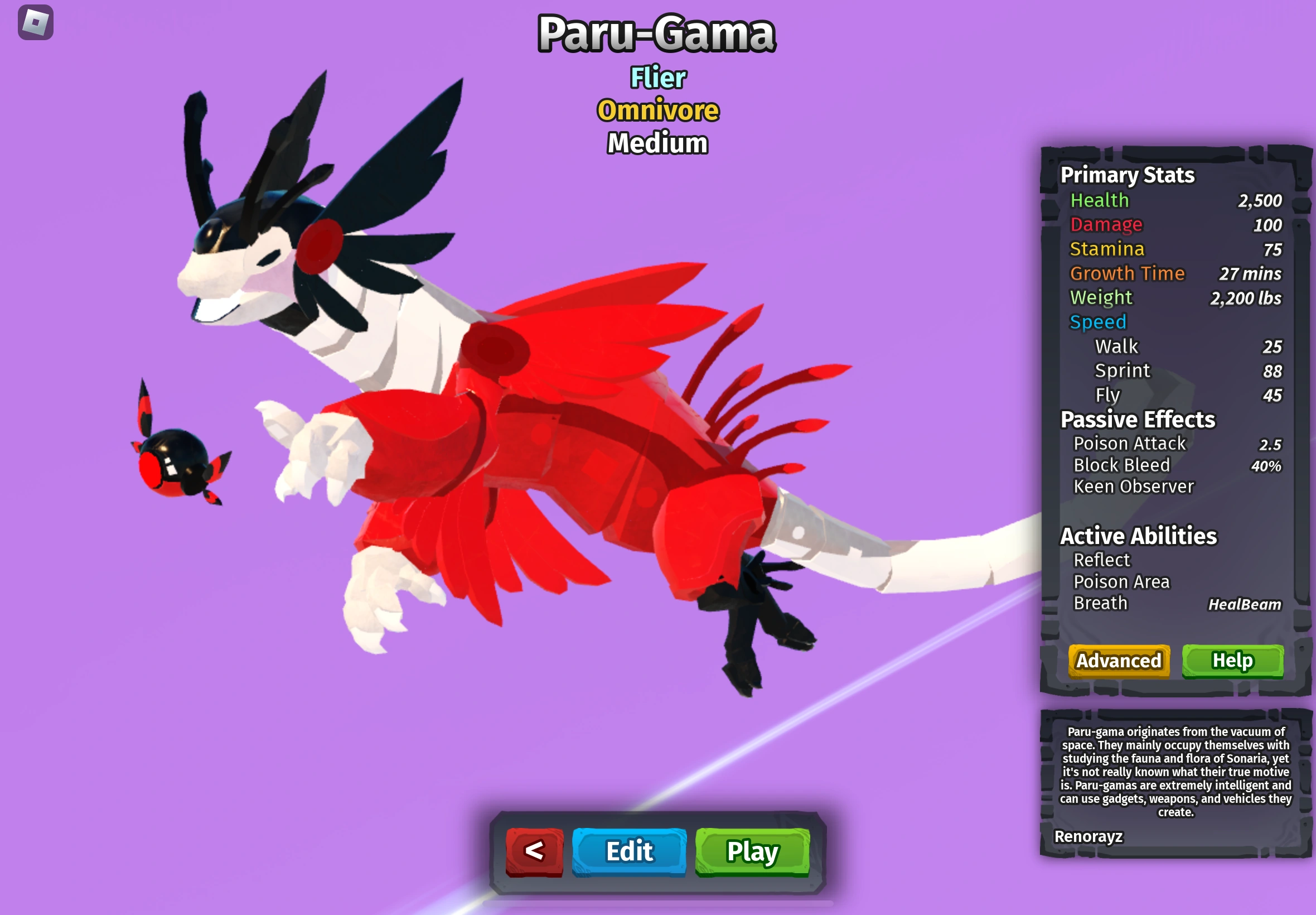Click the Health stat icon label

click(x=1100, y=200)
